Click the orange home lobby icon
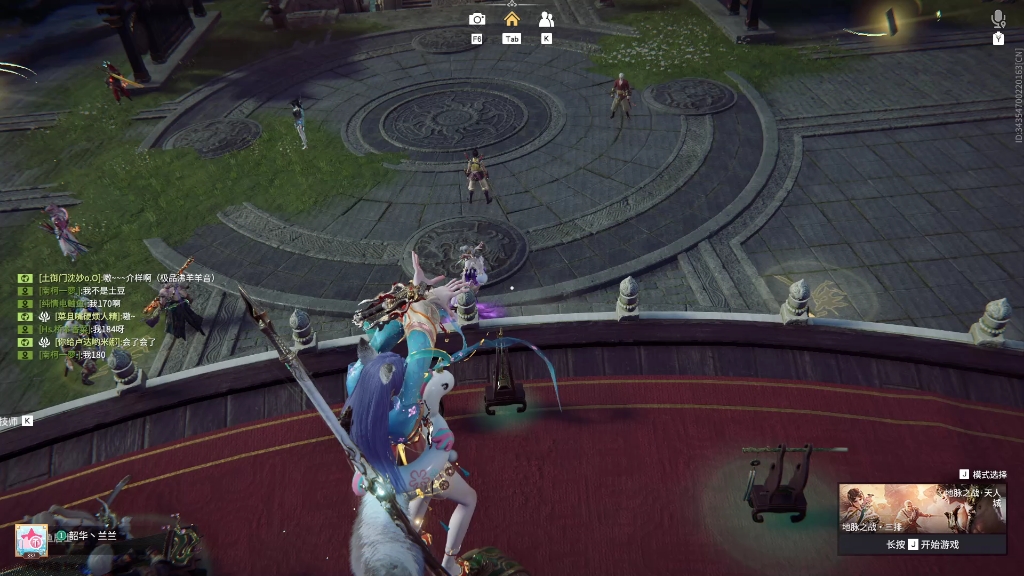Image resolution: width=1024 pixels, height=576 pixels. (x=512, y=19)
